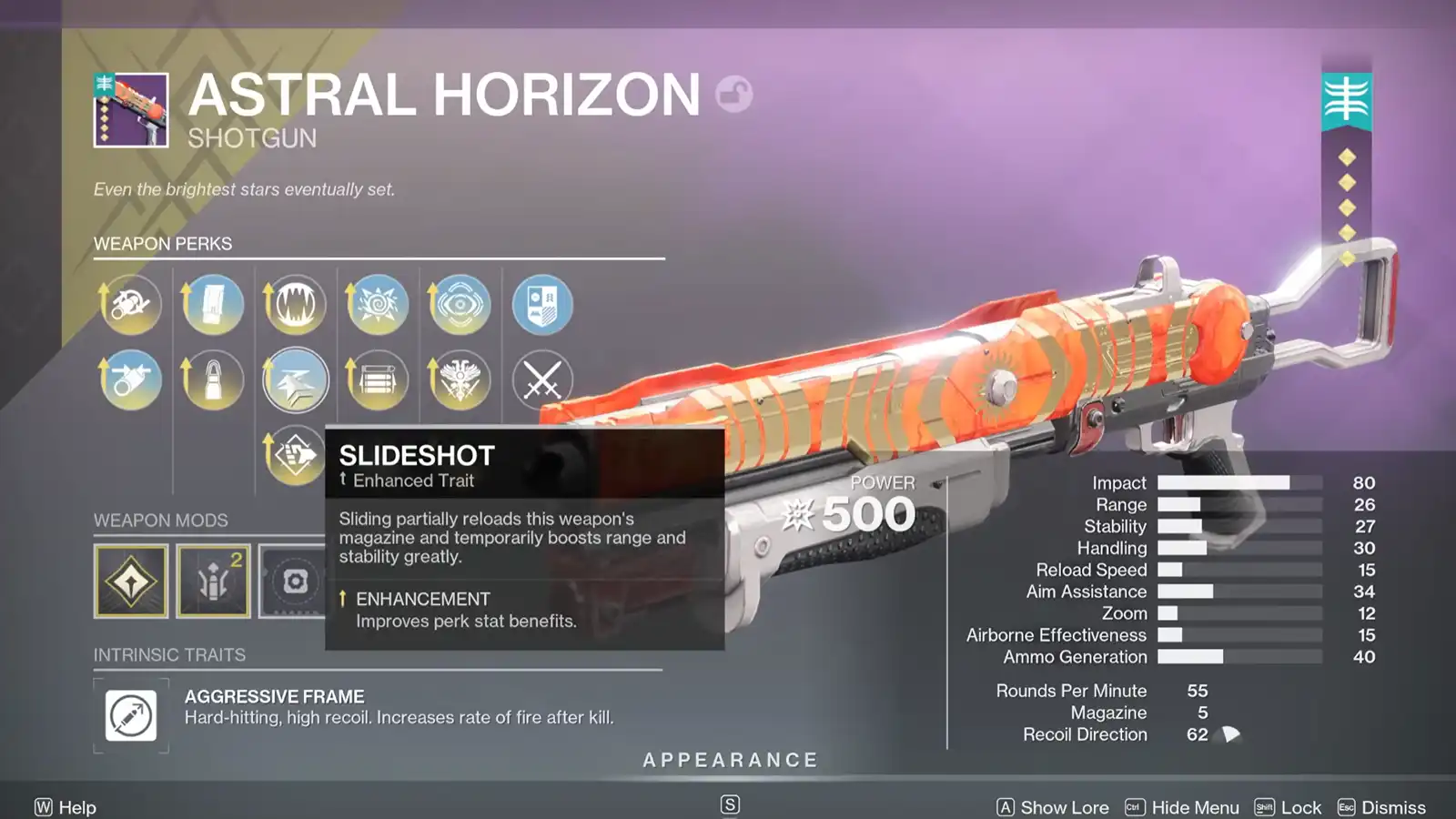This screenshot has width=1456, height=819.
Task: Collapse the Weapon Mods section
Action: tap(159, 521)
